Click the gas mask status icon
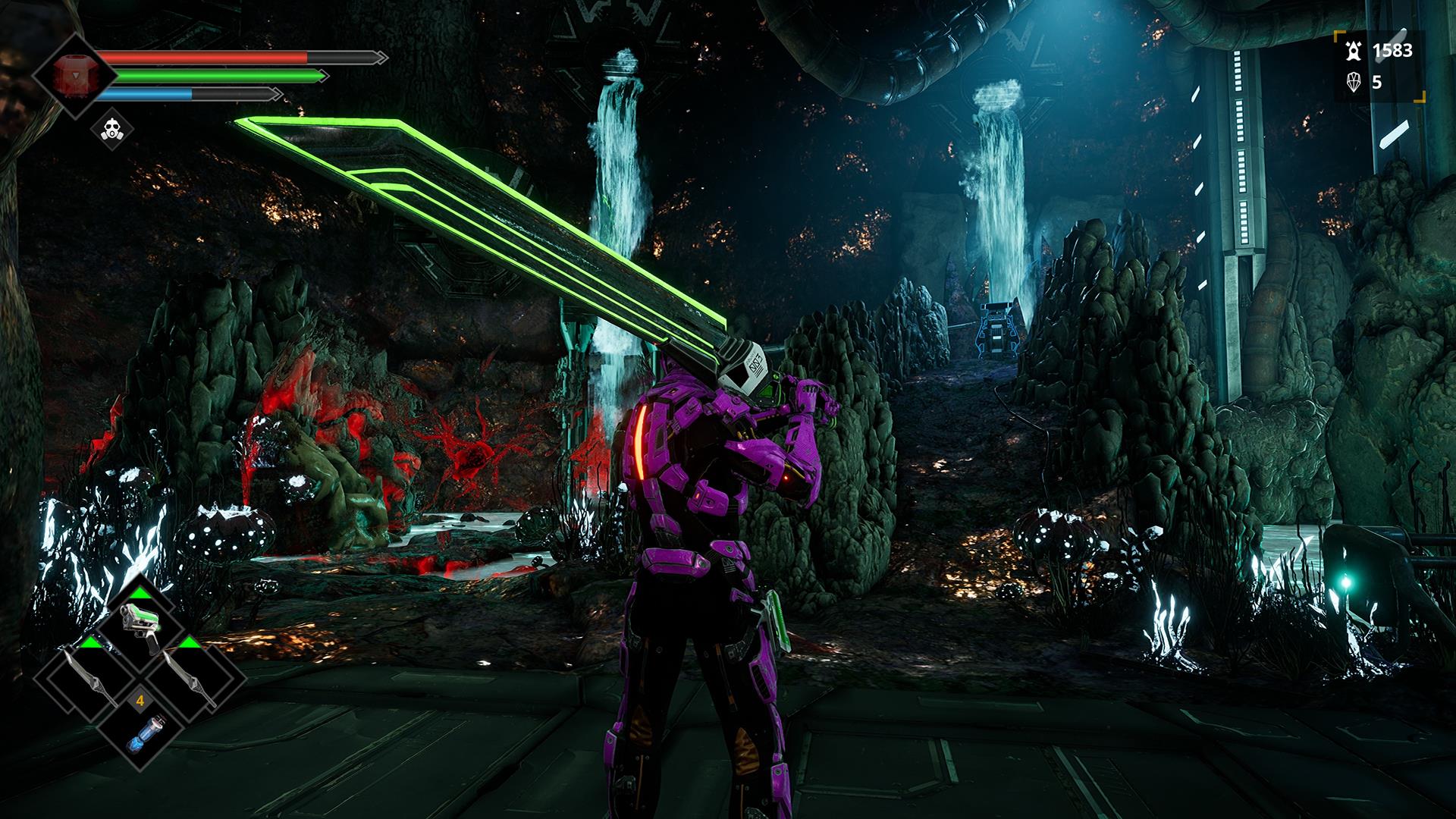Screen dimensions: 1456x819 pos(112,130)
